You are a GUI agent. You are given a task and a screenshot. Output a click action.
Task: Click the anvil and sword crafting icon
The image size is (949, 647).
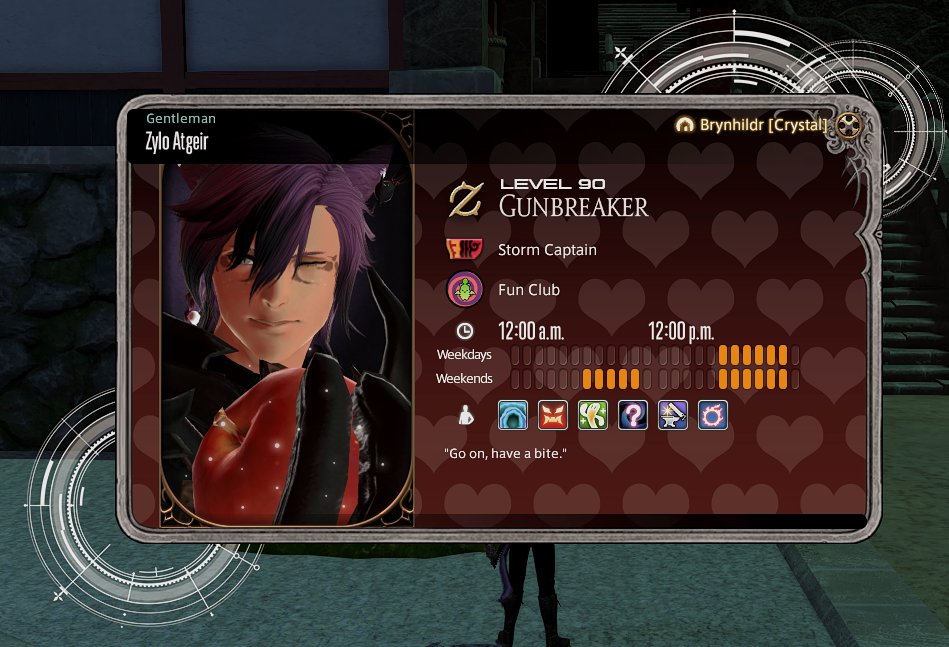tap(673, 415)
